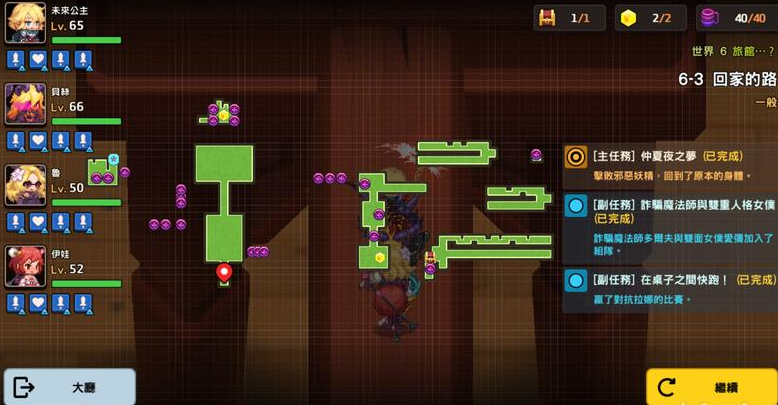Click the red location pin on the map
The width and height of the screenshot is (778, 405).
[x=224, y=272]
